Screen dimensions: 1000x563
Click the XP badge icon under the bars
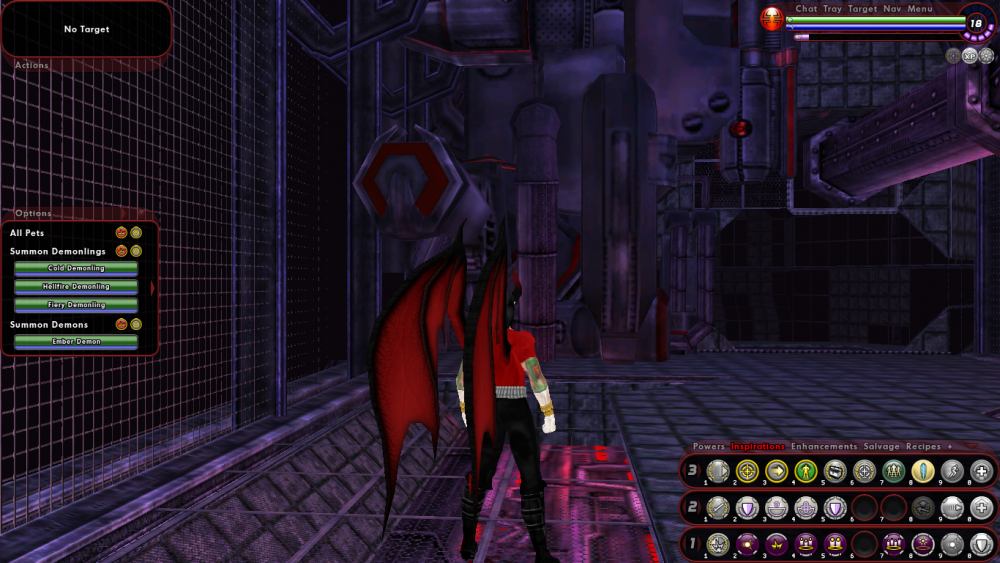tap(969, 55)
